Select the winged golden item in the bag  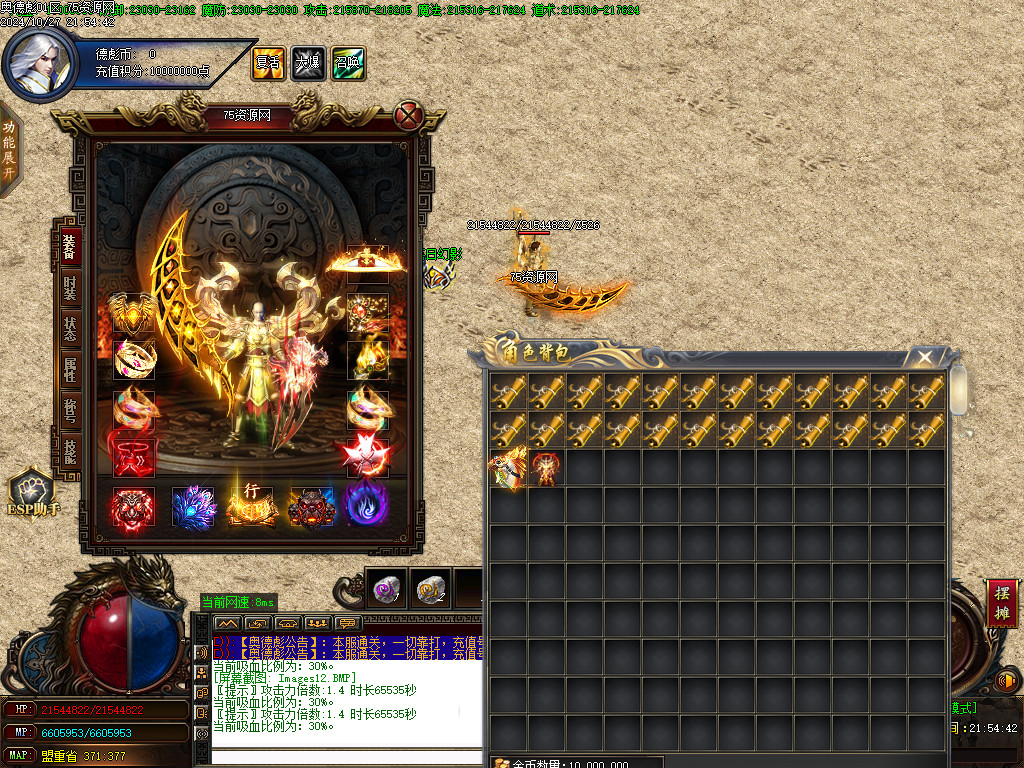(x=507, y=469)
